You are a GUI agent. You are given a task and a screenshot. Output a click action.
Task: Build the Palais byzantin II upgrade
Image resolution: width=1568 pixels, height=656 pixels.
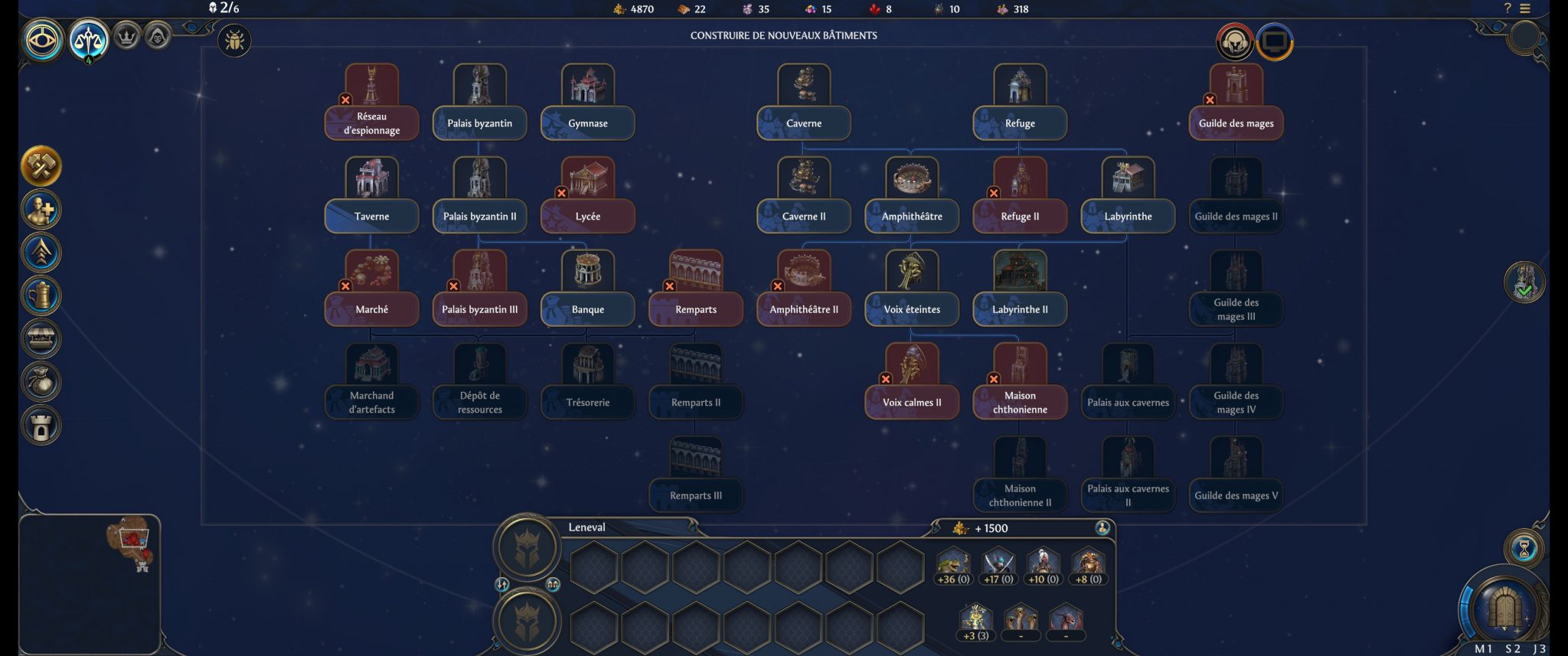(x=479, y=216)
